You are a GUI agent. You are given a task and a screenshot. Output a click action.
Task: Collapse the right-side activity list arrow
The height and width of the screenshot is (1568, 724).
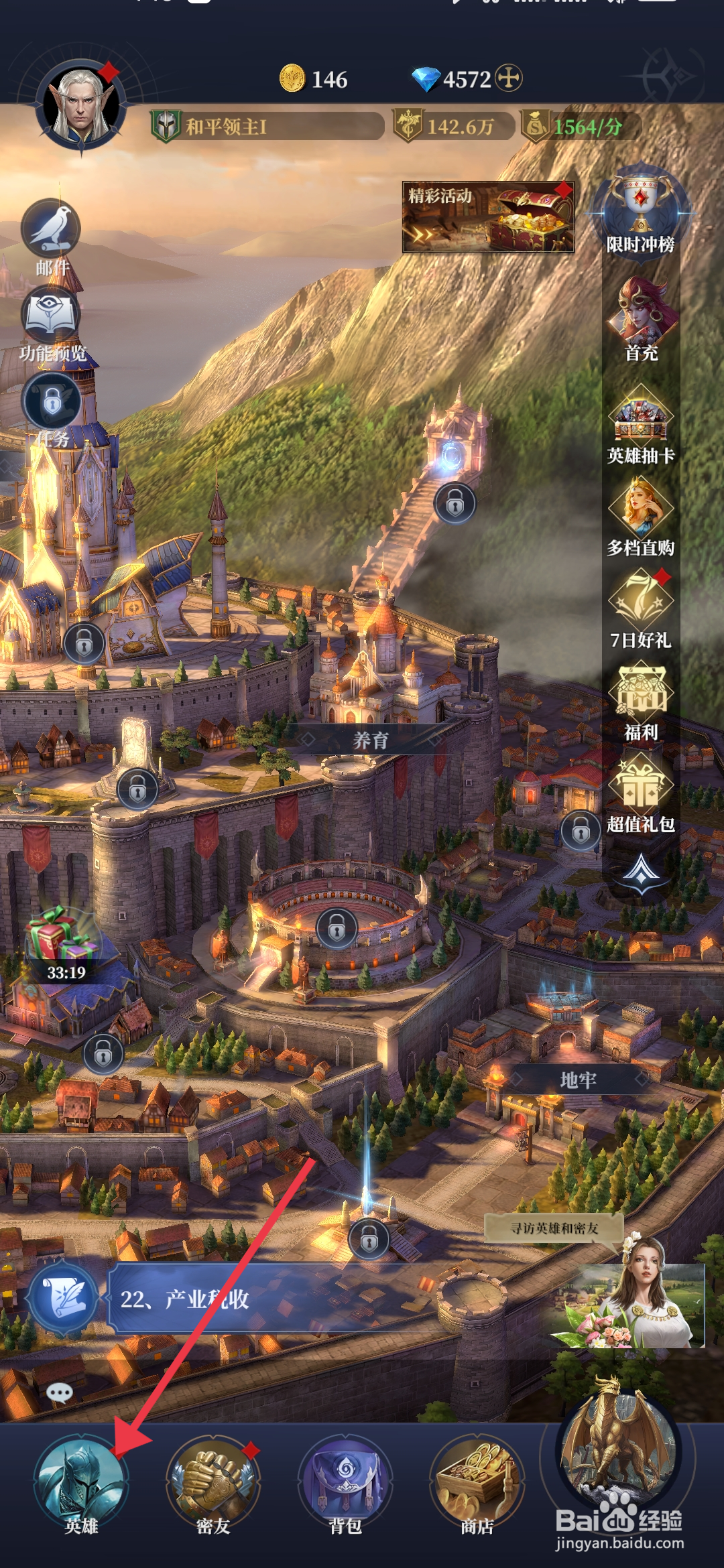coord(642,871)
